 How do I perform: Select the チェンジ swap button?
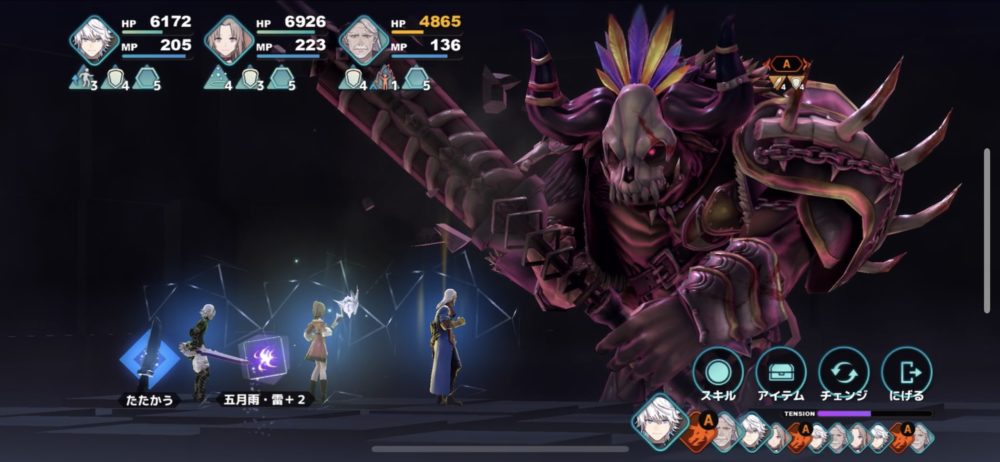[x=844, y=371]
